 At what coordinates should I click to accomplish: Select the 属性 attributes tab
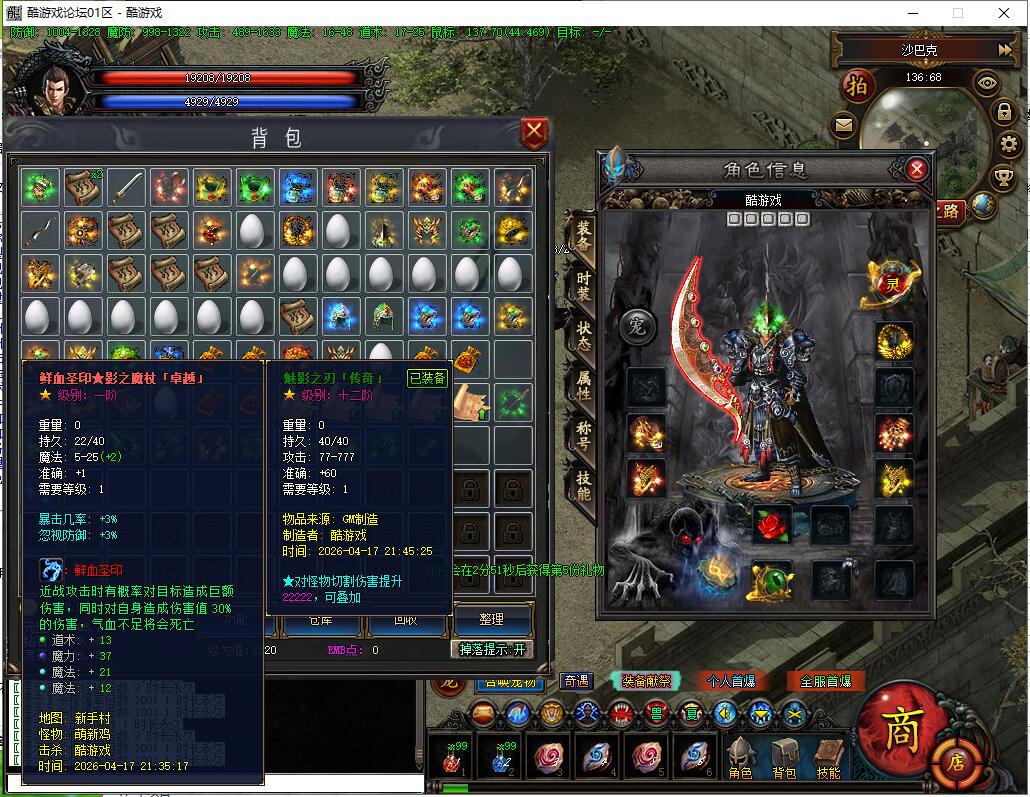coord(582,385)
